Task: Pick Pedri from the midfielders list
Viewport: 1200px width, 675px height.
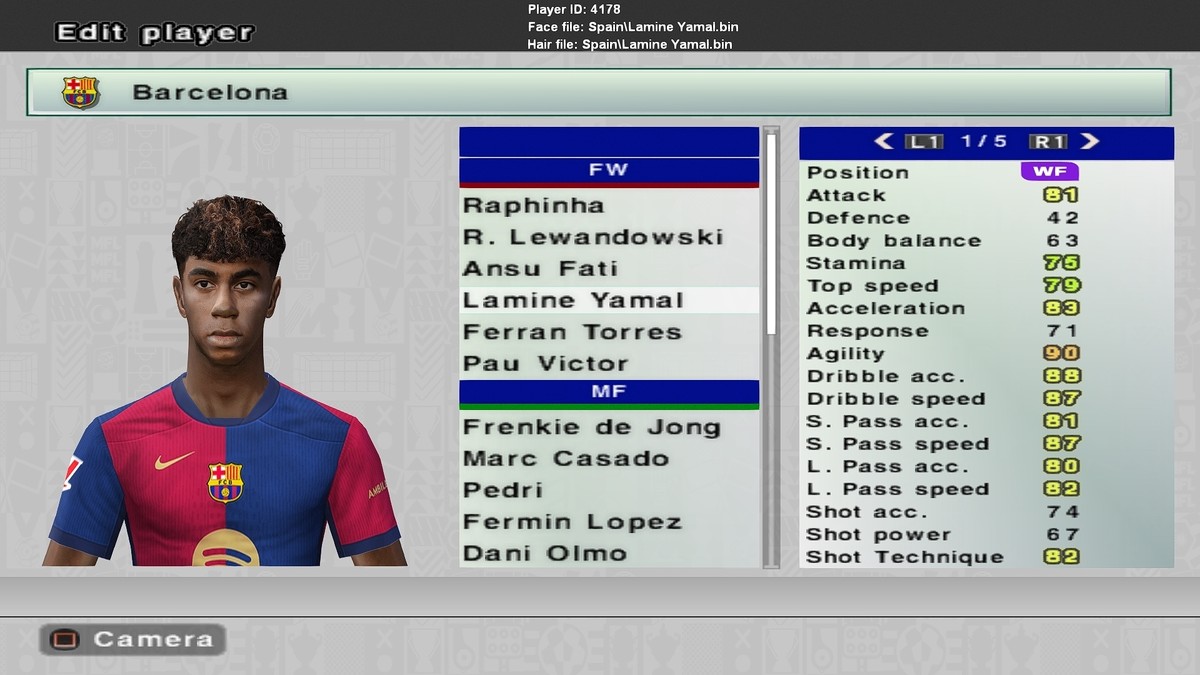Action: pyautogui.click(x=503, y=491)
